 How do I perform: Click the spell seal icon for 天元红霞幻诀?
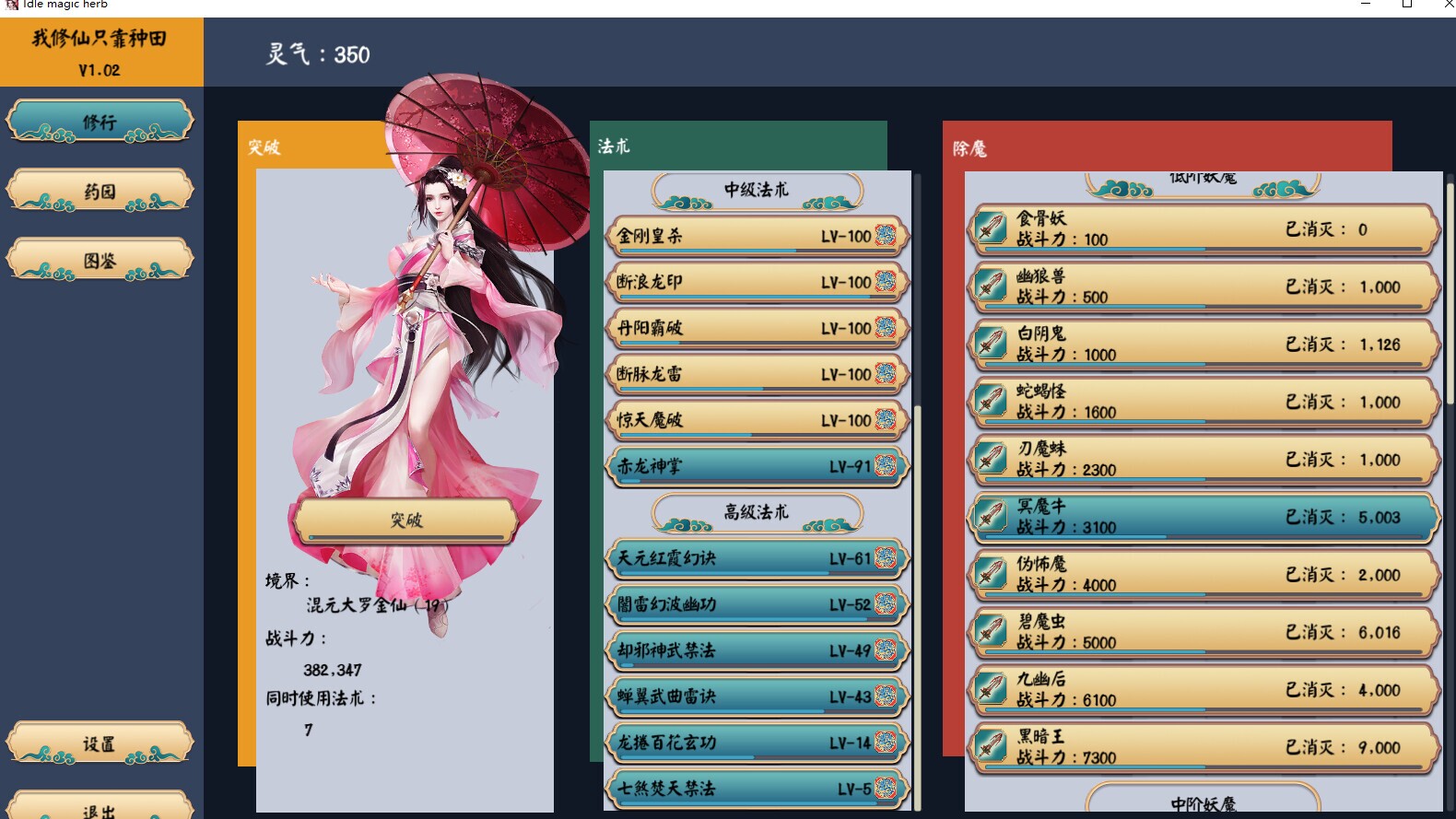[x=886, y=558]
